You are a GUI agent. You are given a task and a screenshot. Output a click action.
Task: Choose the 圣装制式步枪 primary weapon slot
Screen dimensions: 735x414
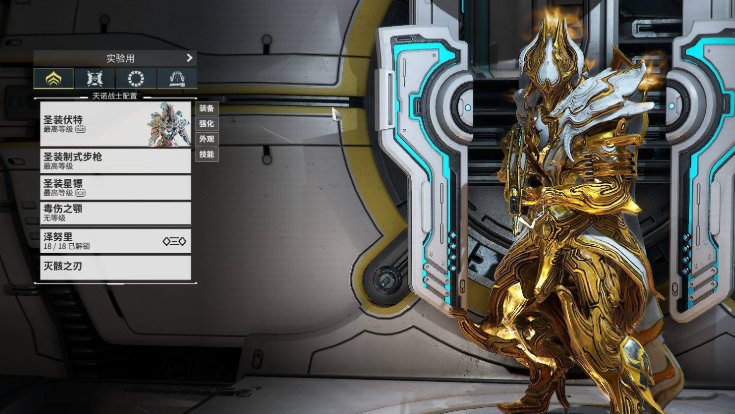click(x=113, y=160)
